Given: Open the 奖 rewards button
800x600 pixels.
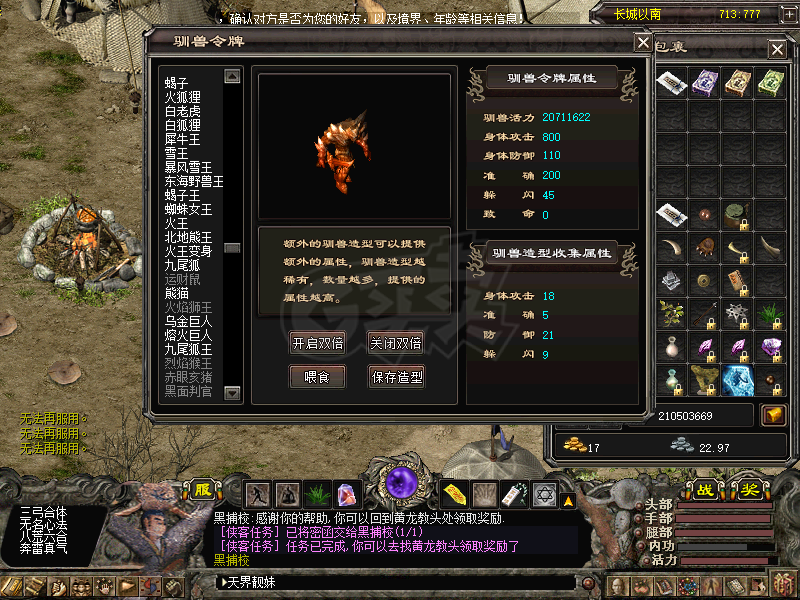Looking at the screenshot, I should point(748,490).
